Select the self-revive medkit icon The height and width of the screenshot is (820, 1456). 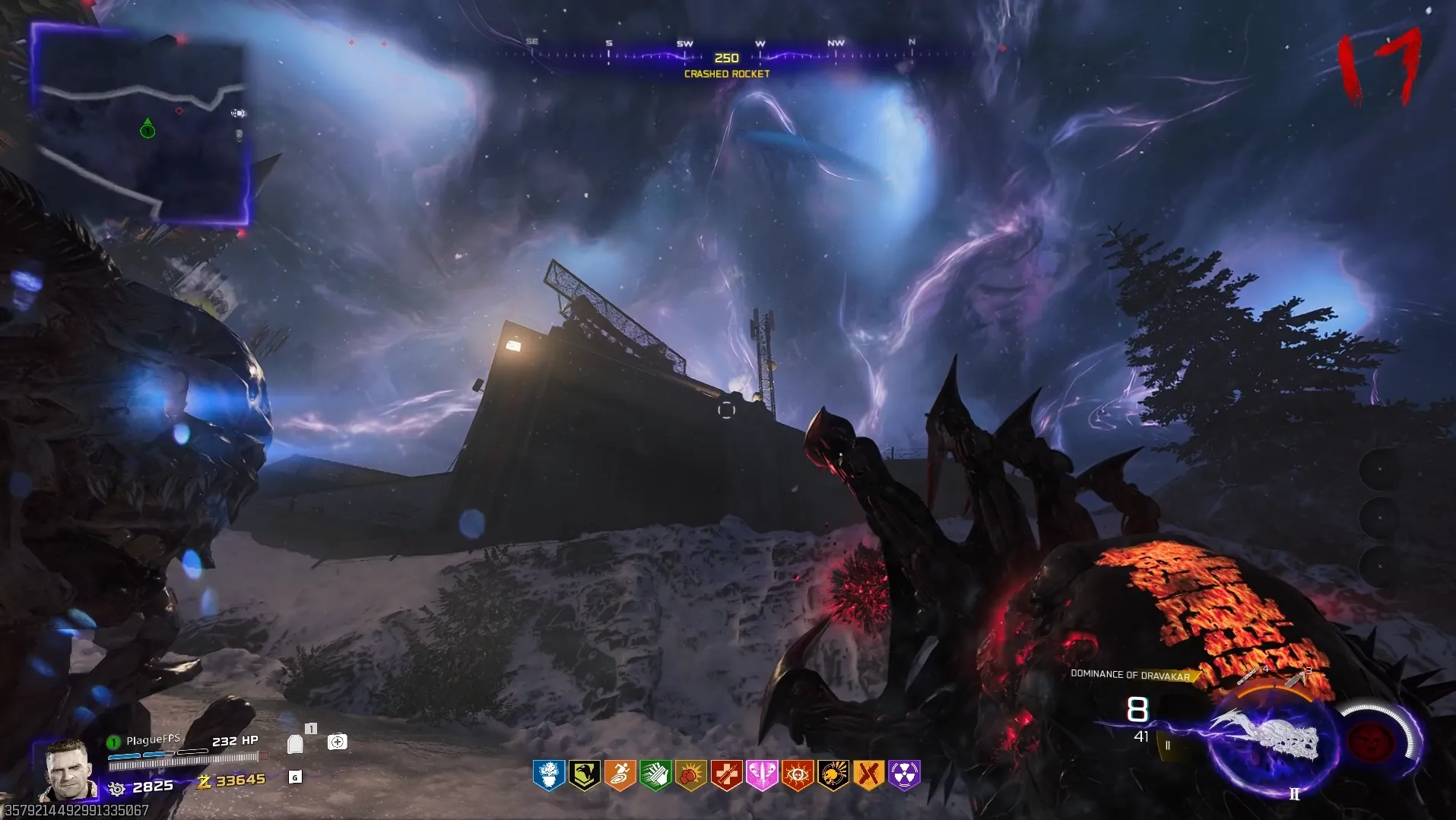tap(337, 742)
